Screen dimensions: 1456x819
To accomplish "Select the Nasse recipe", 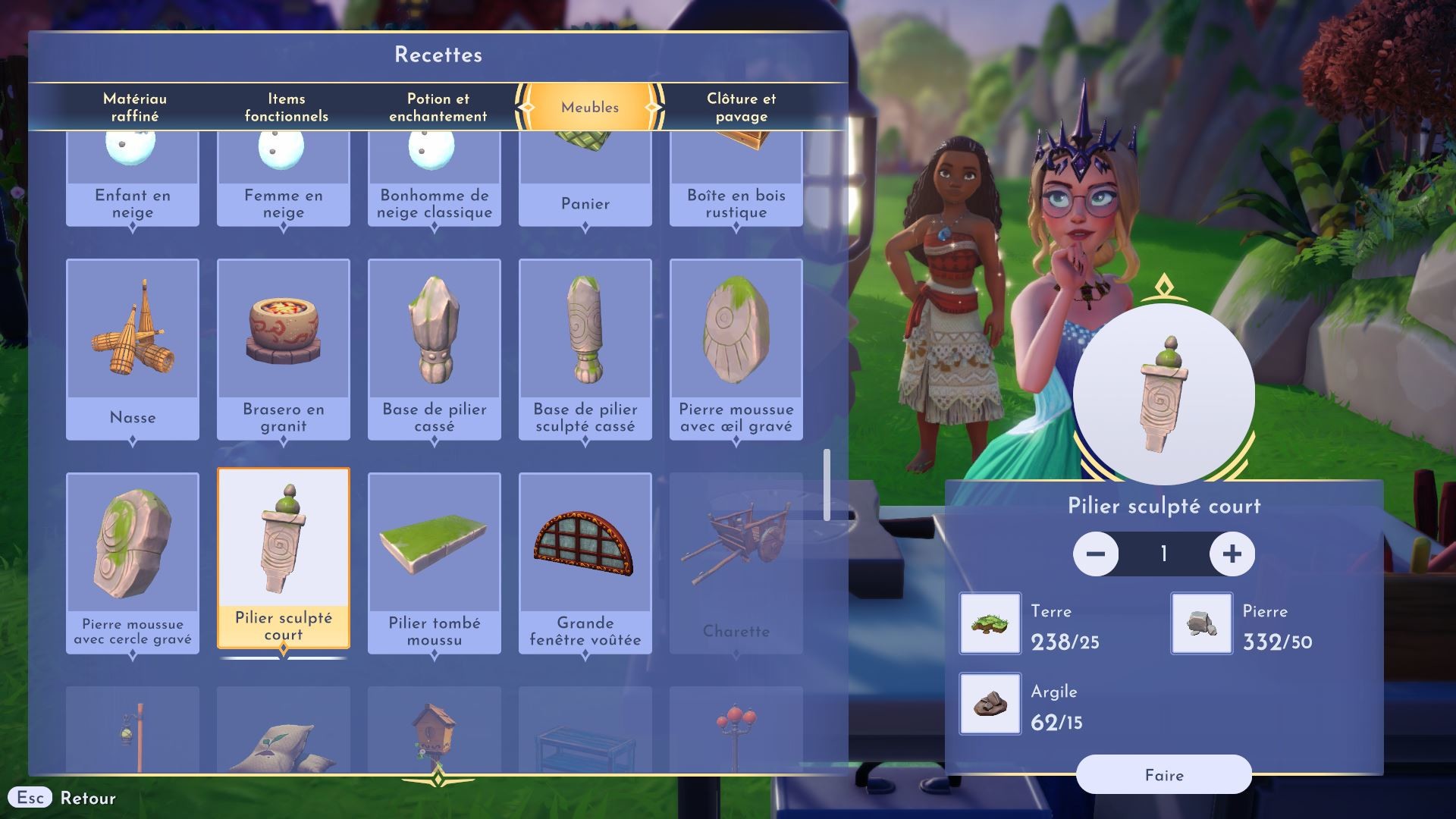I will coord(133,349).
